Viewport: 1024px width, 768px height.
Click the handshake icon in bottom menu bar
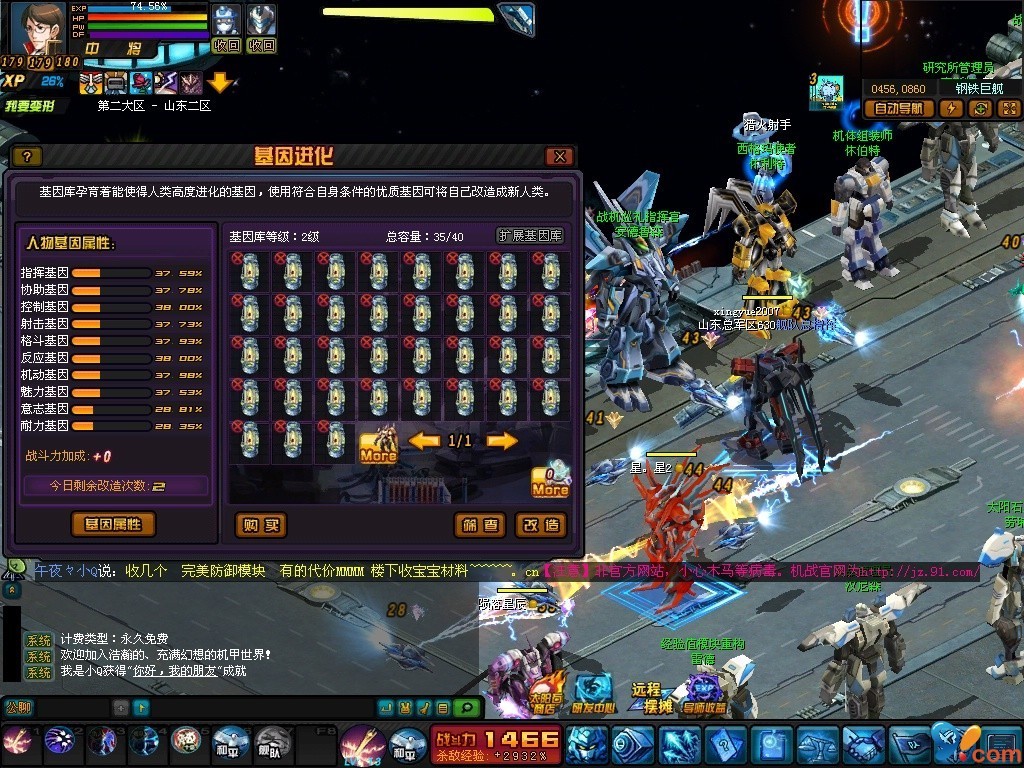click(864, 745)
